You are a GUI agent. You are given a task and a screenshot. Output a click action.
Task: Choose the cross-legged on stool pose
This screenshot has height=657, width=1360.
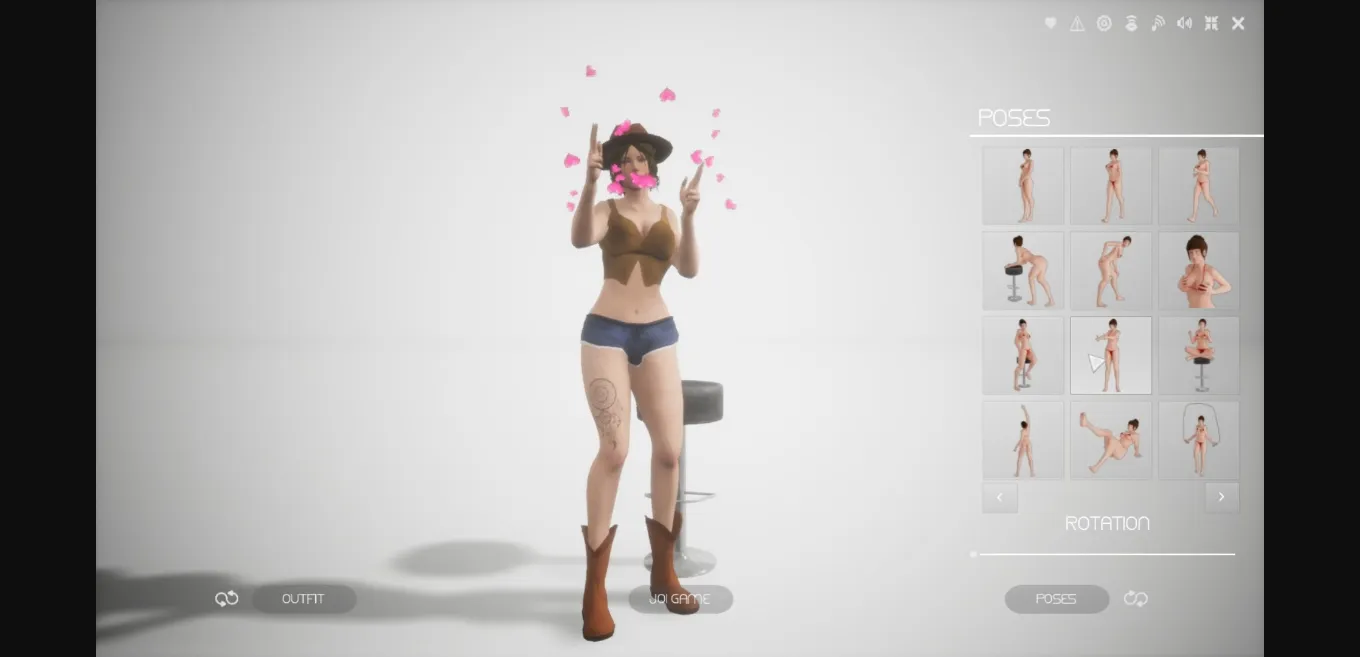[x=1198, y=355]
